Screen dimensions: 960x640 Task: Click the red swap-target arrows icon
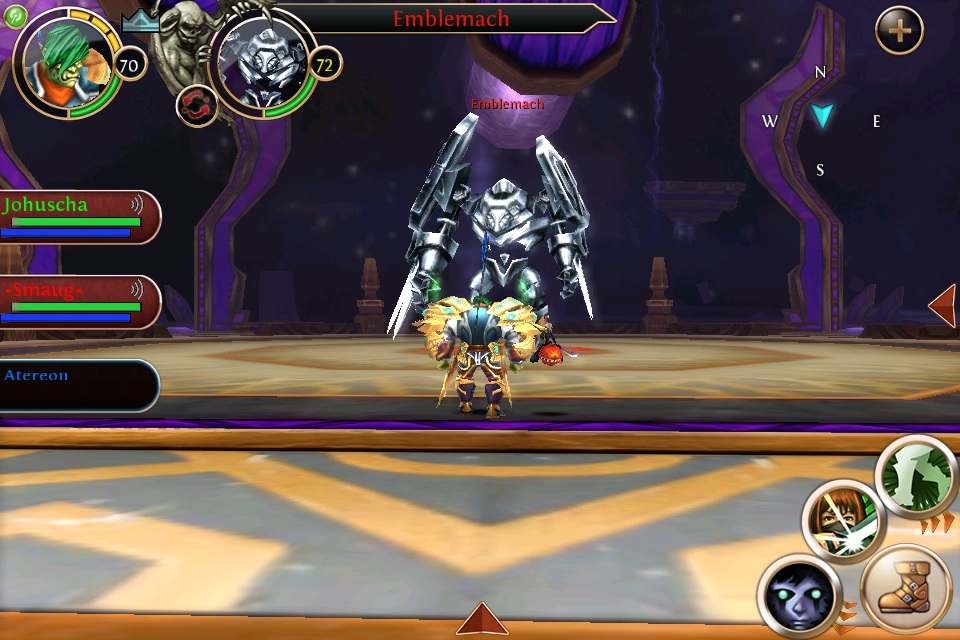point(197,106)
